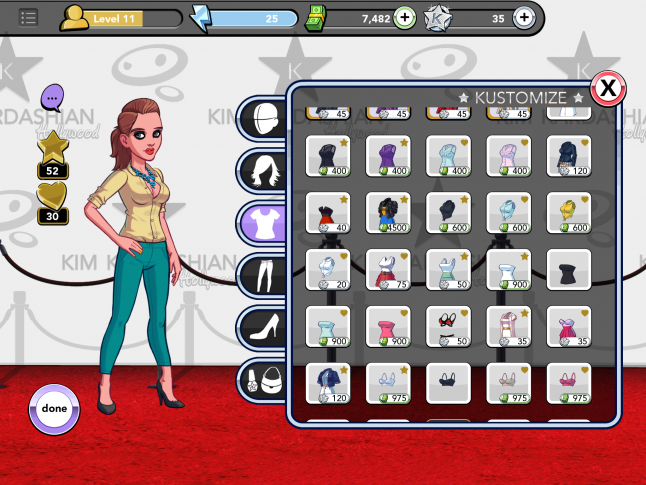This screenshot has height=485, width=646.
Task: Pick the 4500 cash outfit
Action: (x=388, y=213)
